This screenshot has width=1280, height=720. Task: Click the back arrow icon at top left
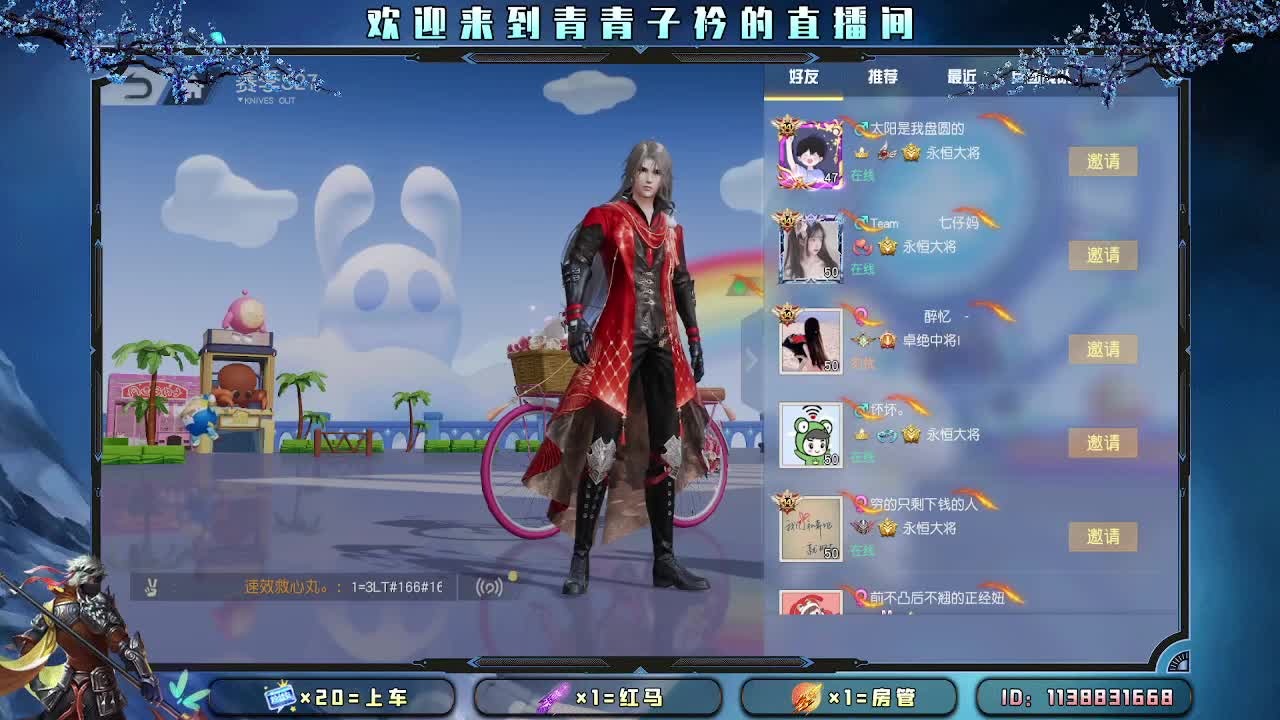pyautogui.click(x=140, y=87)
